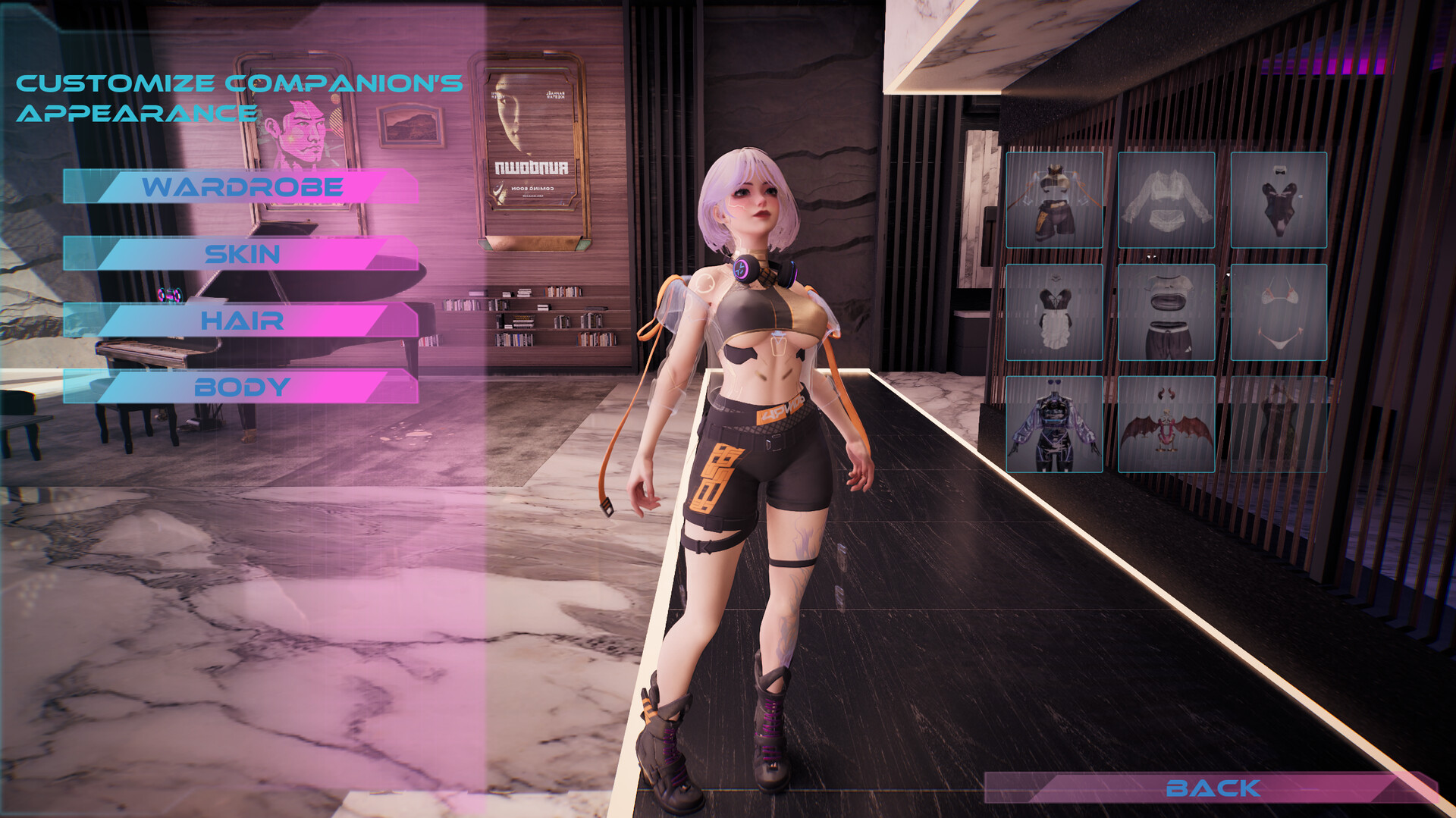Viewport: 1456px width, 818px height.
Task: Open the Wardrobe menu
Action: tap(243, 186)
